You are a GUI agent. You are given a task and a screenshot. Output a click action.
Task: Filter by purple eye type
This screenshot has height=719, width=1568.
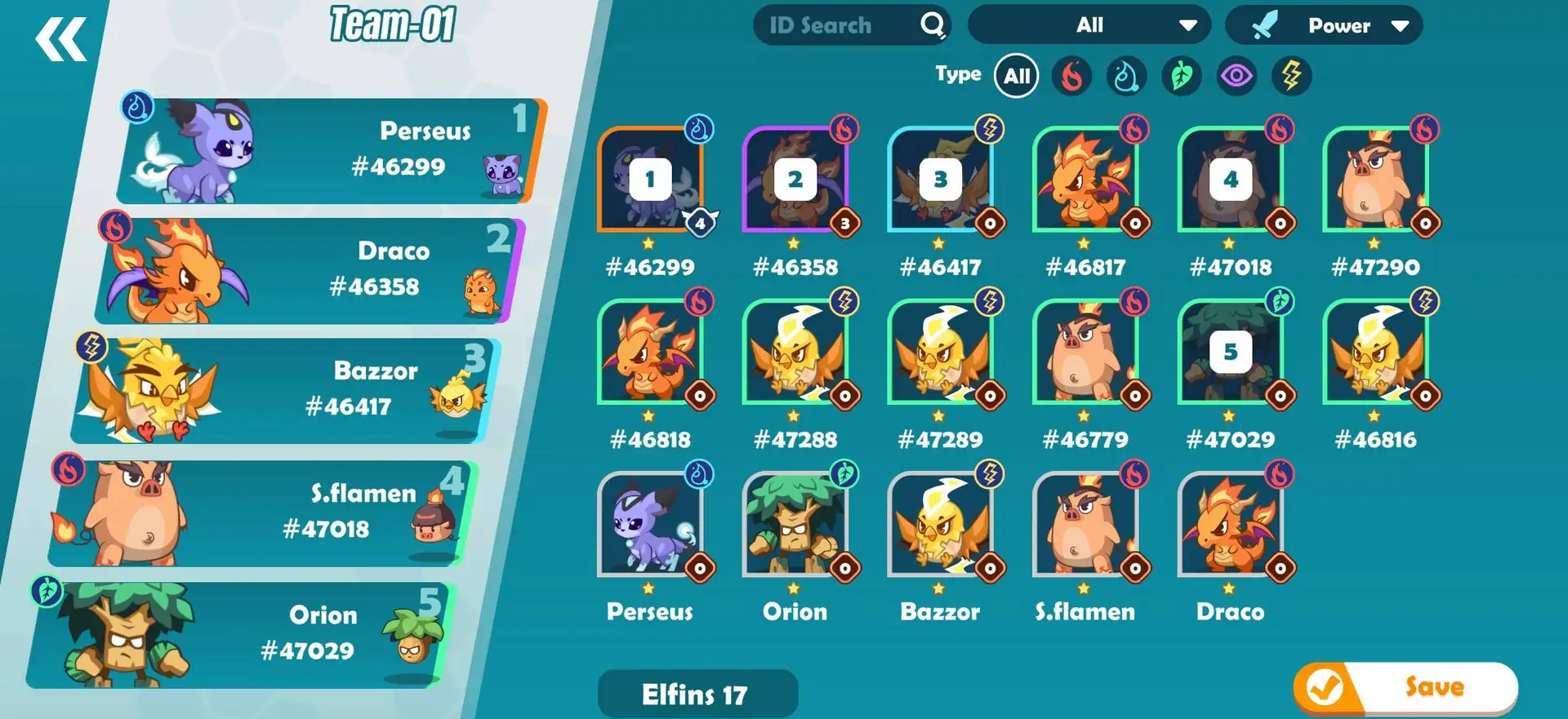(1236, 77)
